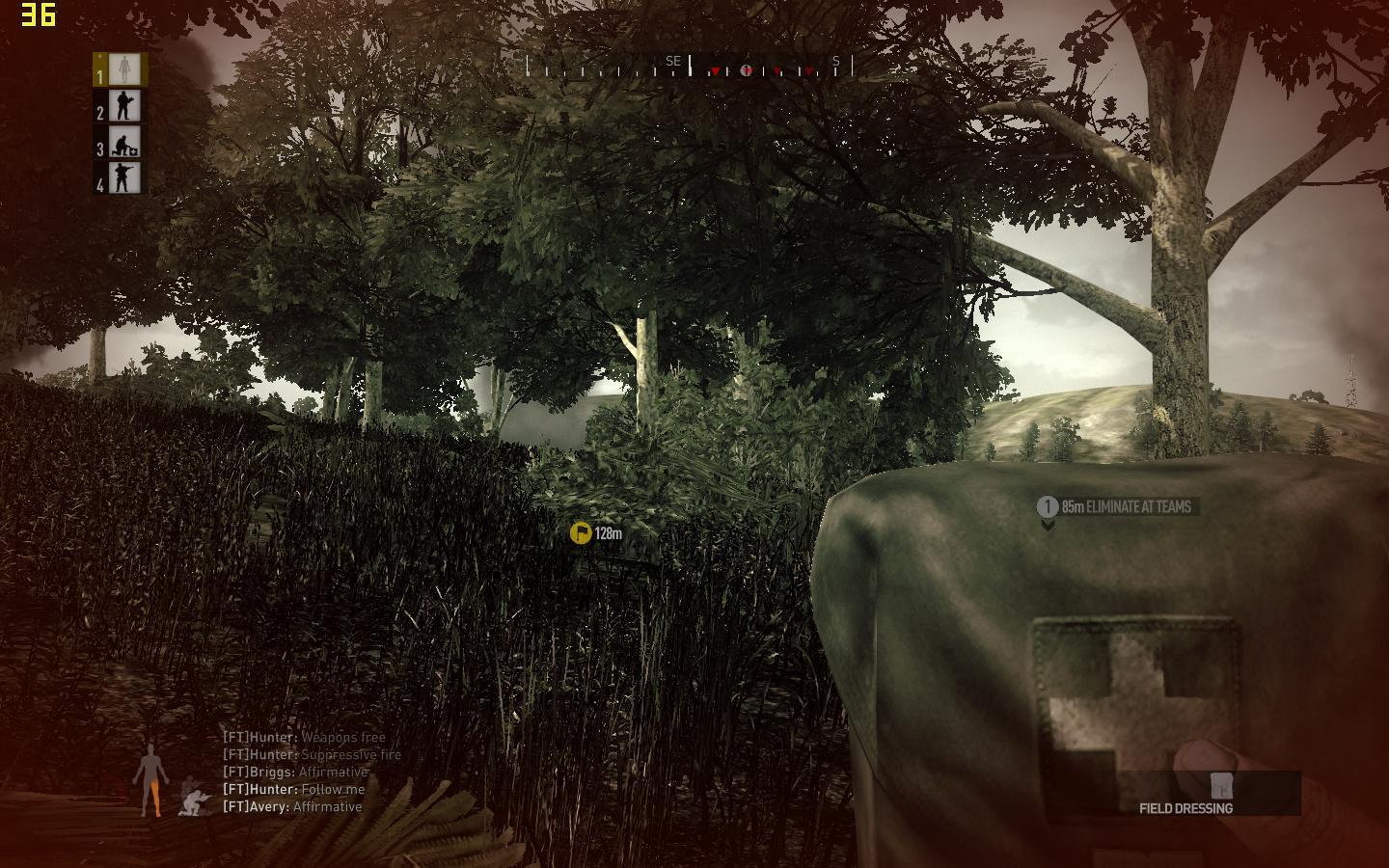Select squad member 4, the rifleman
The width and height of the screenshot is (1389, 868).
point(122,177)
